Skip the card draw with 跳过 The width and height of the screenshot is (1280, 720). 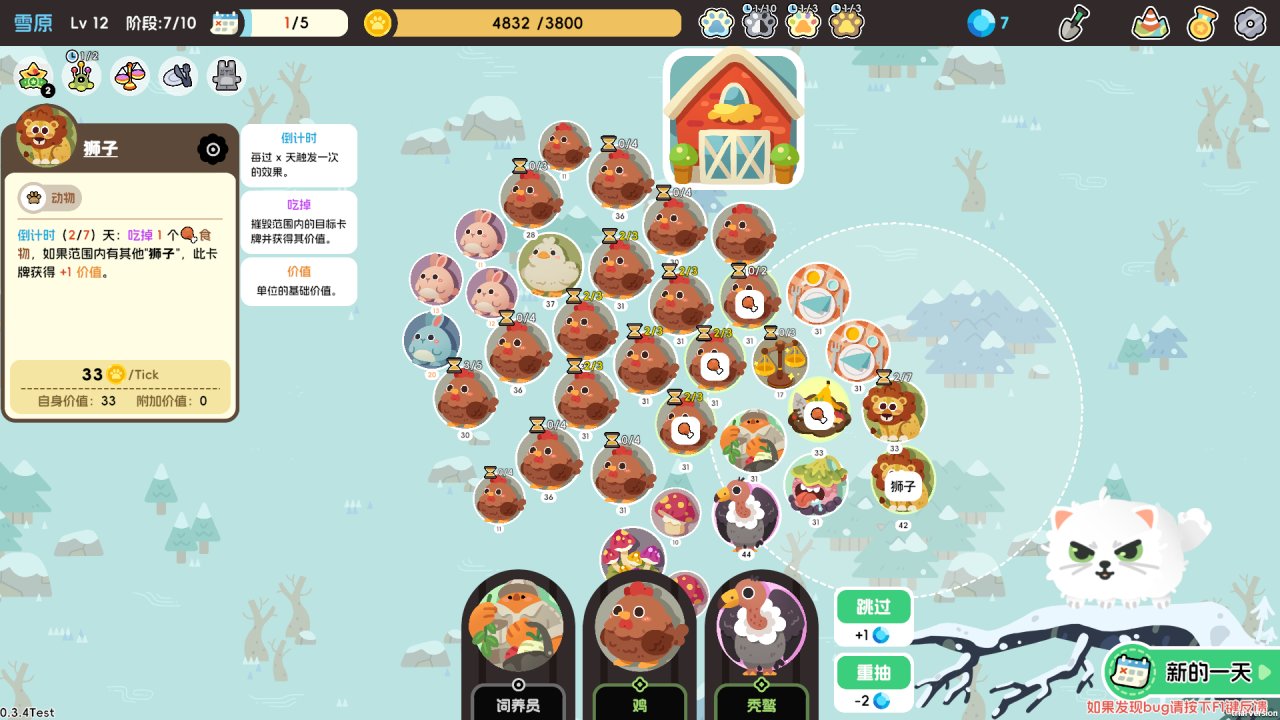873,606
